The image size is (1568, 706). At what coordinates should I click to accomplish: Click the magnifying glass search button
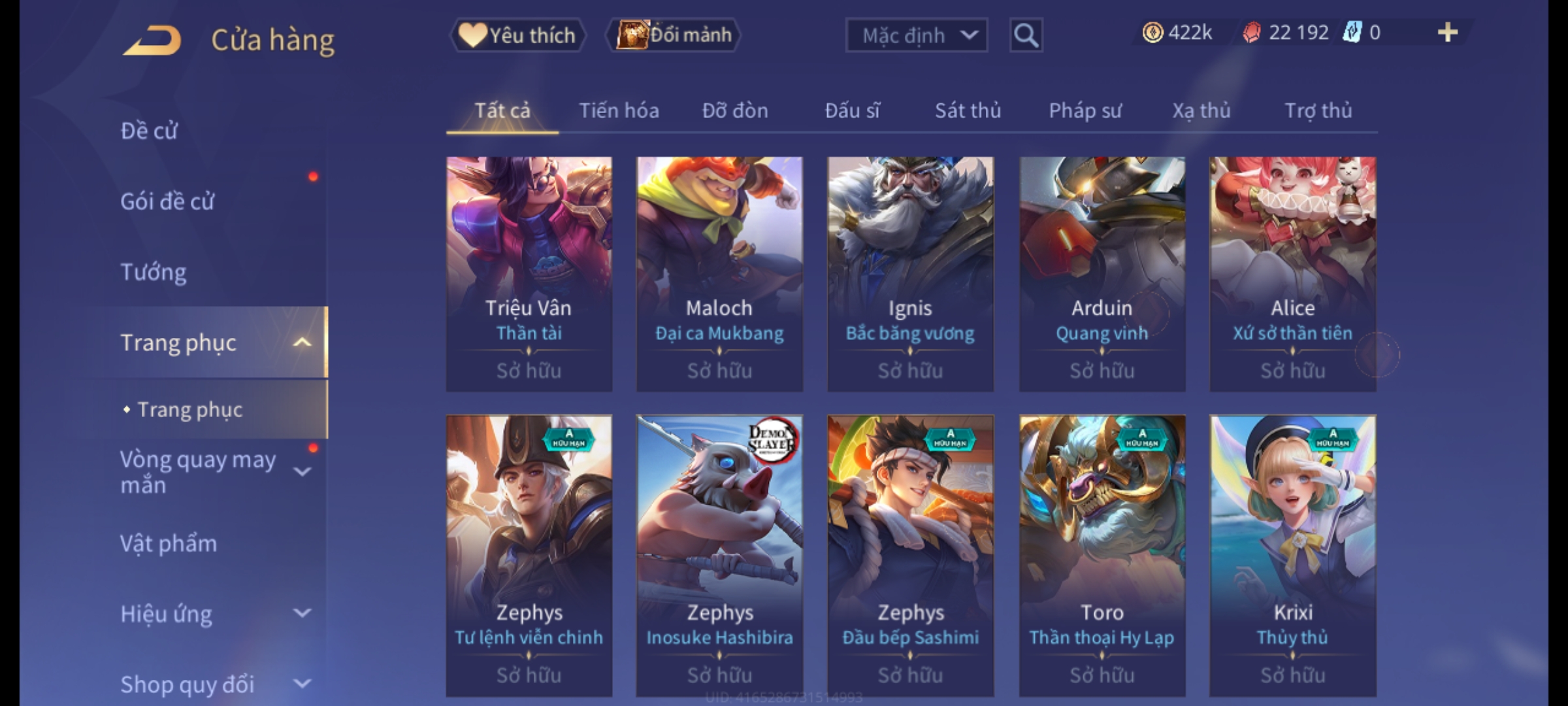point(1026,35)
